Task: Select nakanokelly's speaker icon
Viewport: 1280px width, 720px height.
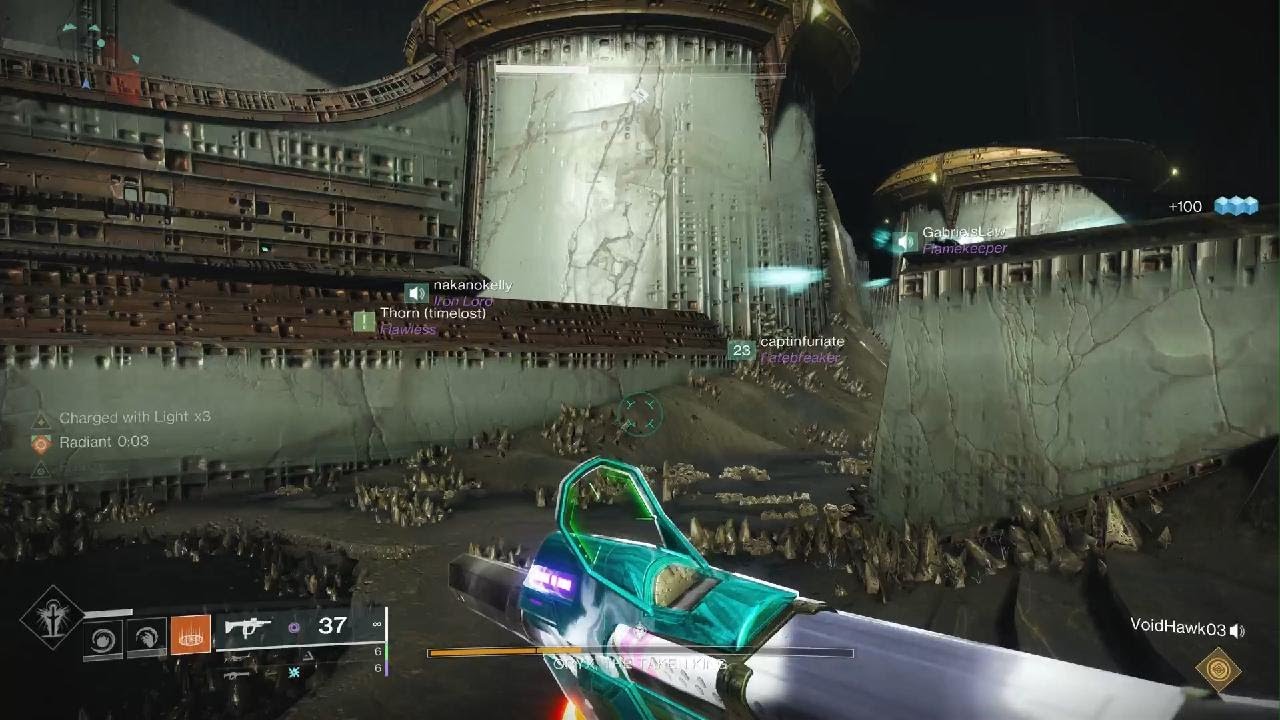Action: click(417, 293)
